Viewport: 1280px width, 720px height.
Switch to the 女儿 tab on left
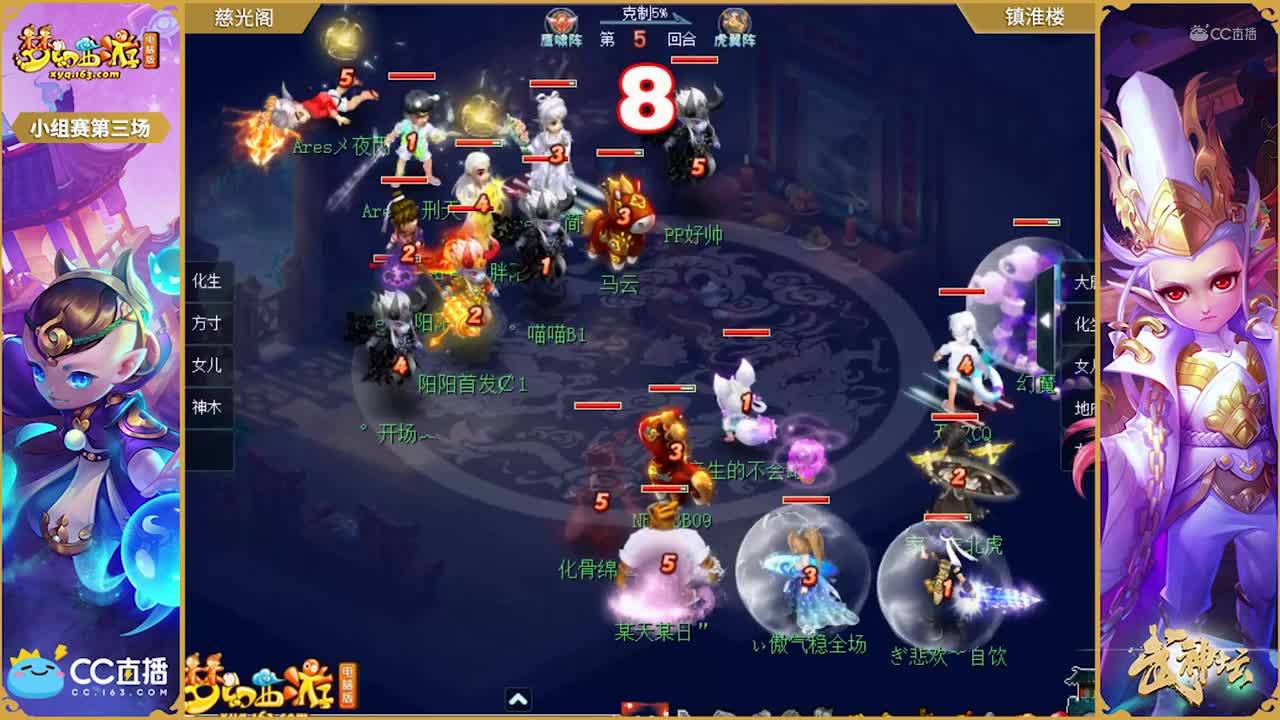click(208, 366)
